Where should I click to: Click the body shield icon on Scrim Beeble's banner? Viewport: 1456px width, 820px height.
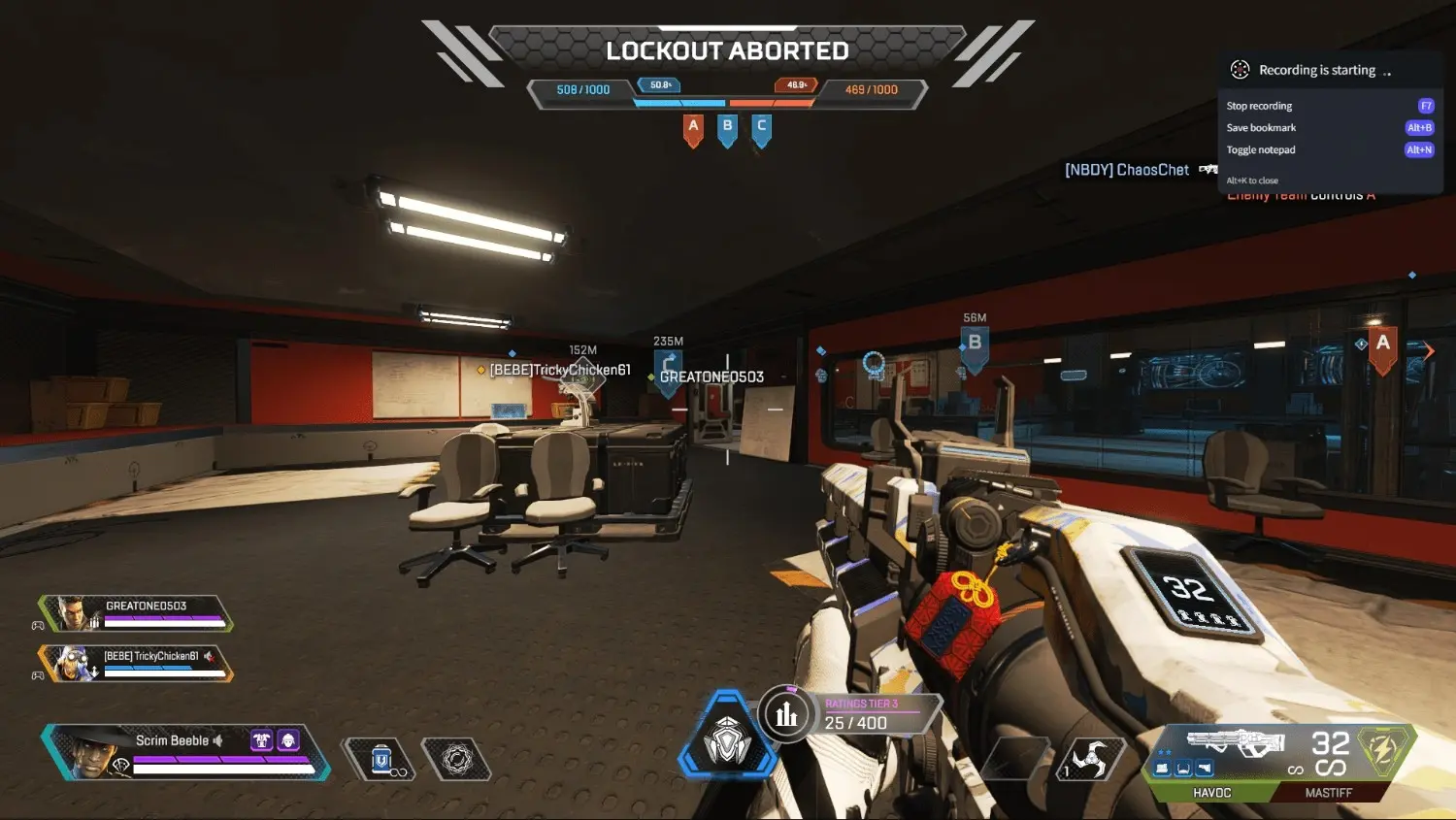[x=262, y=740]
